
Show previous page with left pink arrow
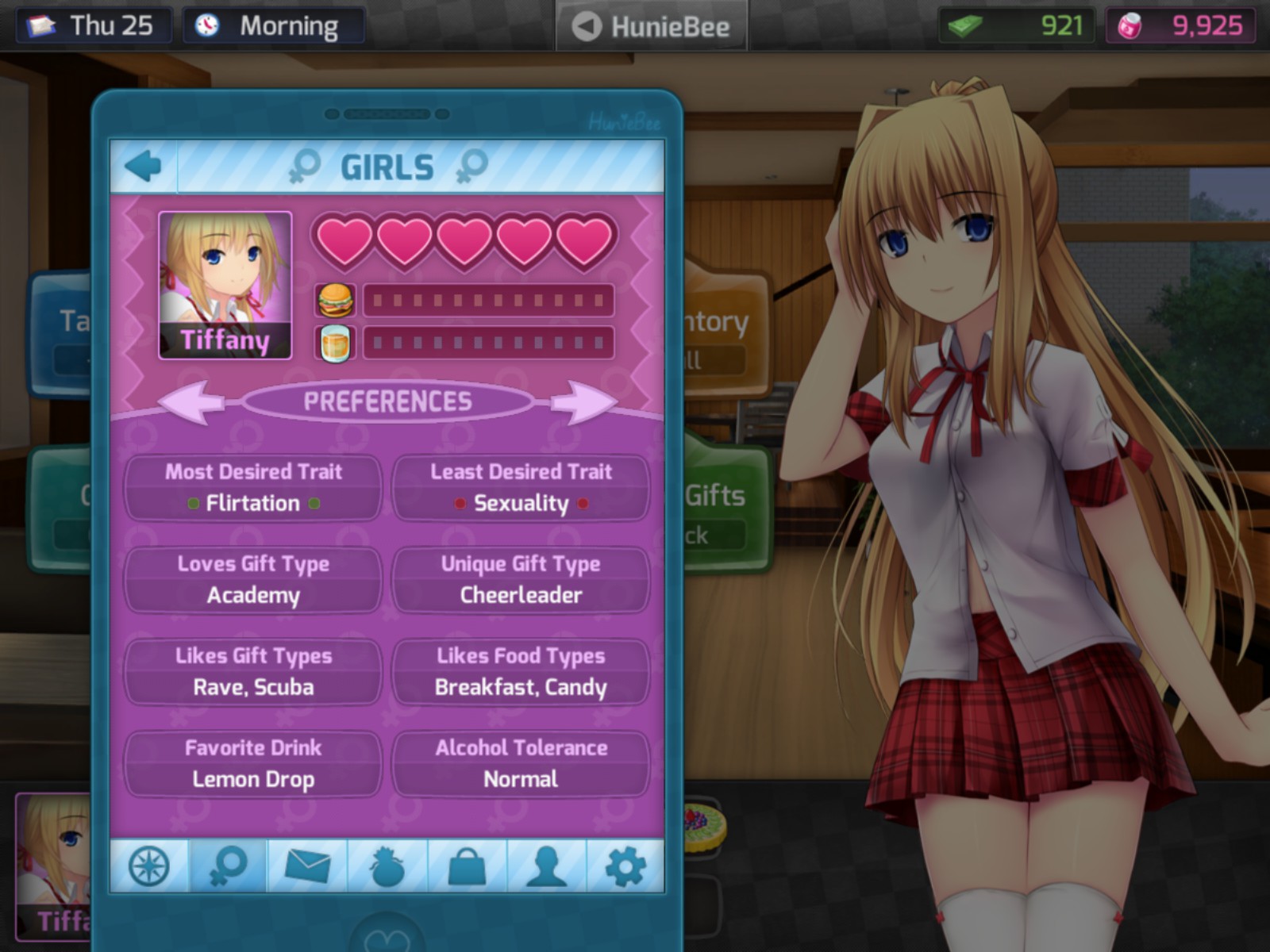click(193, 401)
